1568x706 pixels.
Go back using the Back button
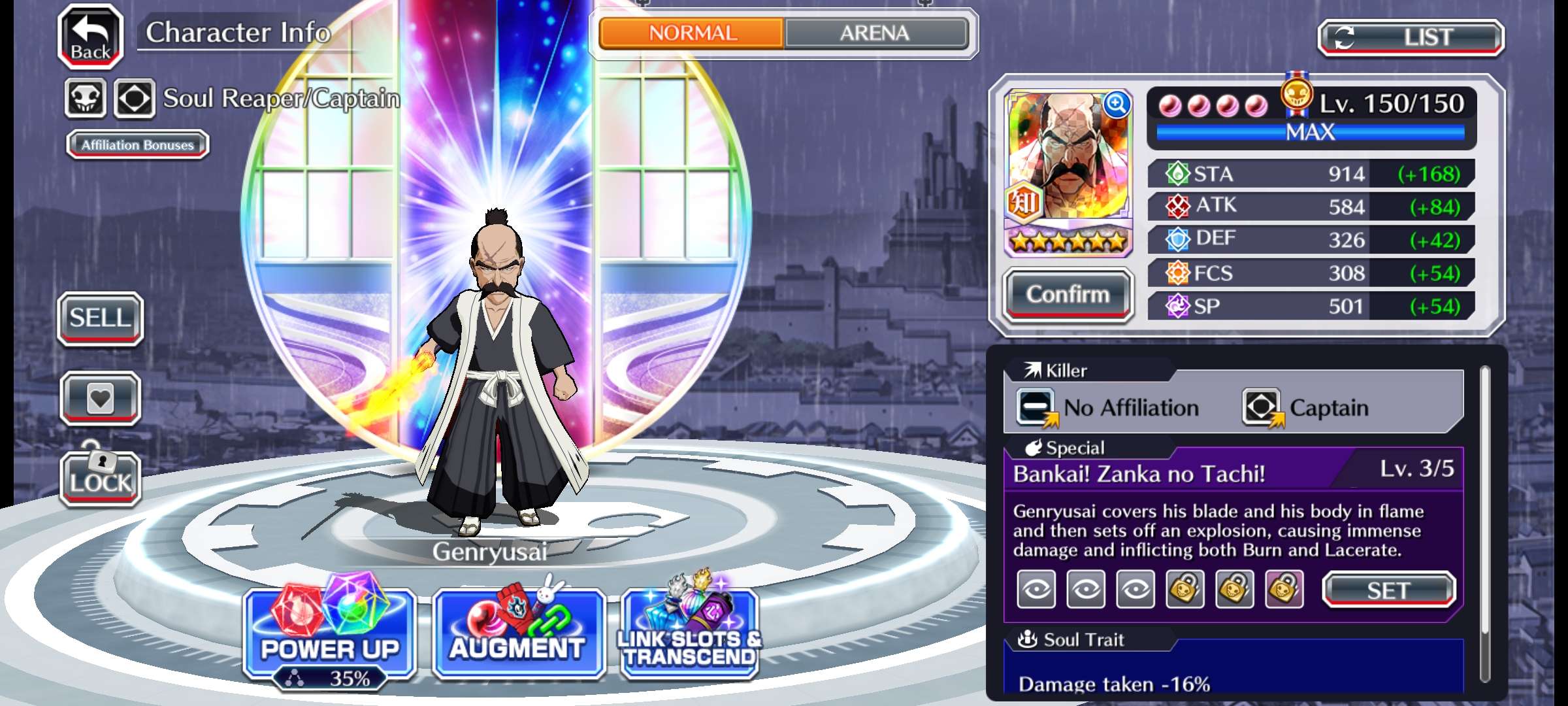(x=91, y=36)
